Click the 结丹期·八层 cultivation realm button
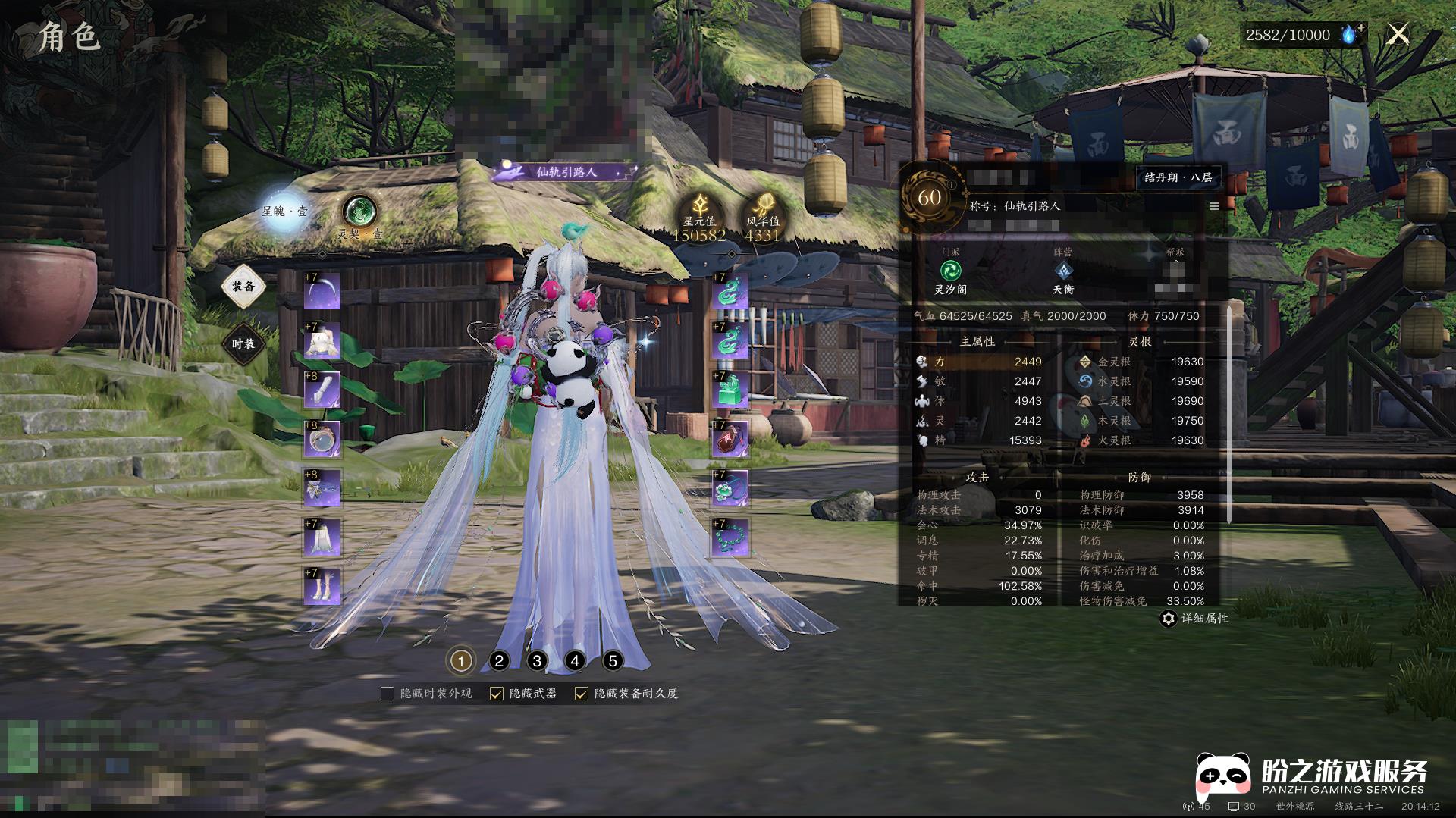 tap(1178, 177)
